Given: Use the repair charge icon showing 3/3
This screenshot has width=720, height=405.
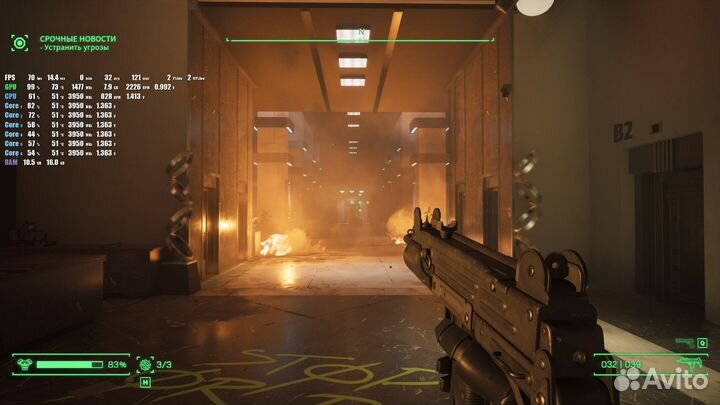Looking at the screenshot, I should pos(146,365).
